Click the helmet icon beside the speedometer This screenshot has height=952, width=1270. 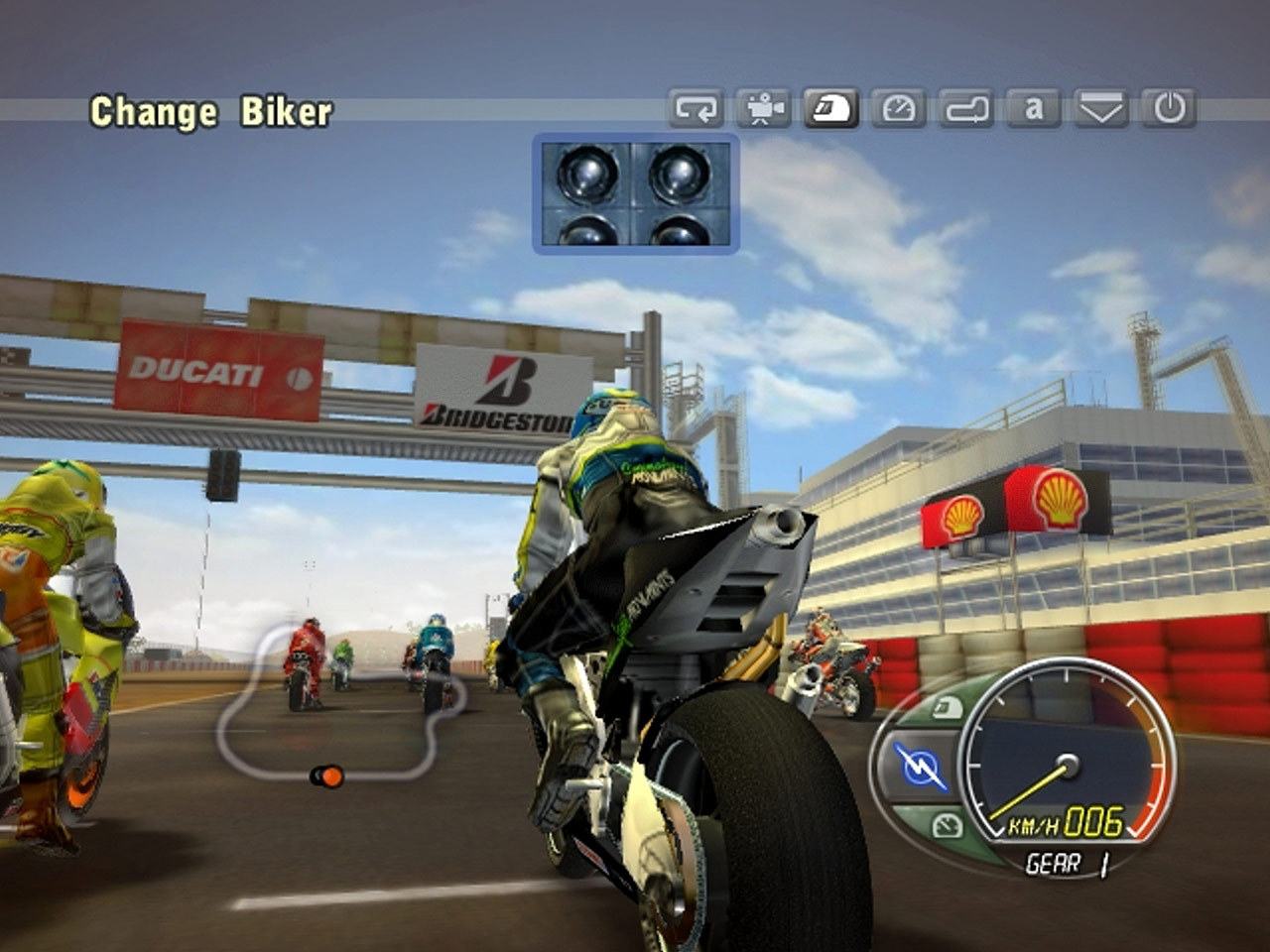click(946, 708)
